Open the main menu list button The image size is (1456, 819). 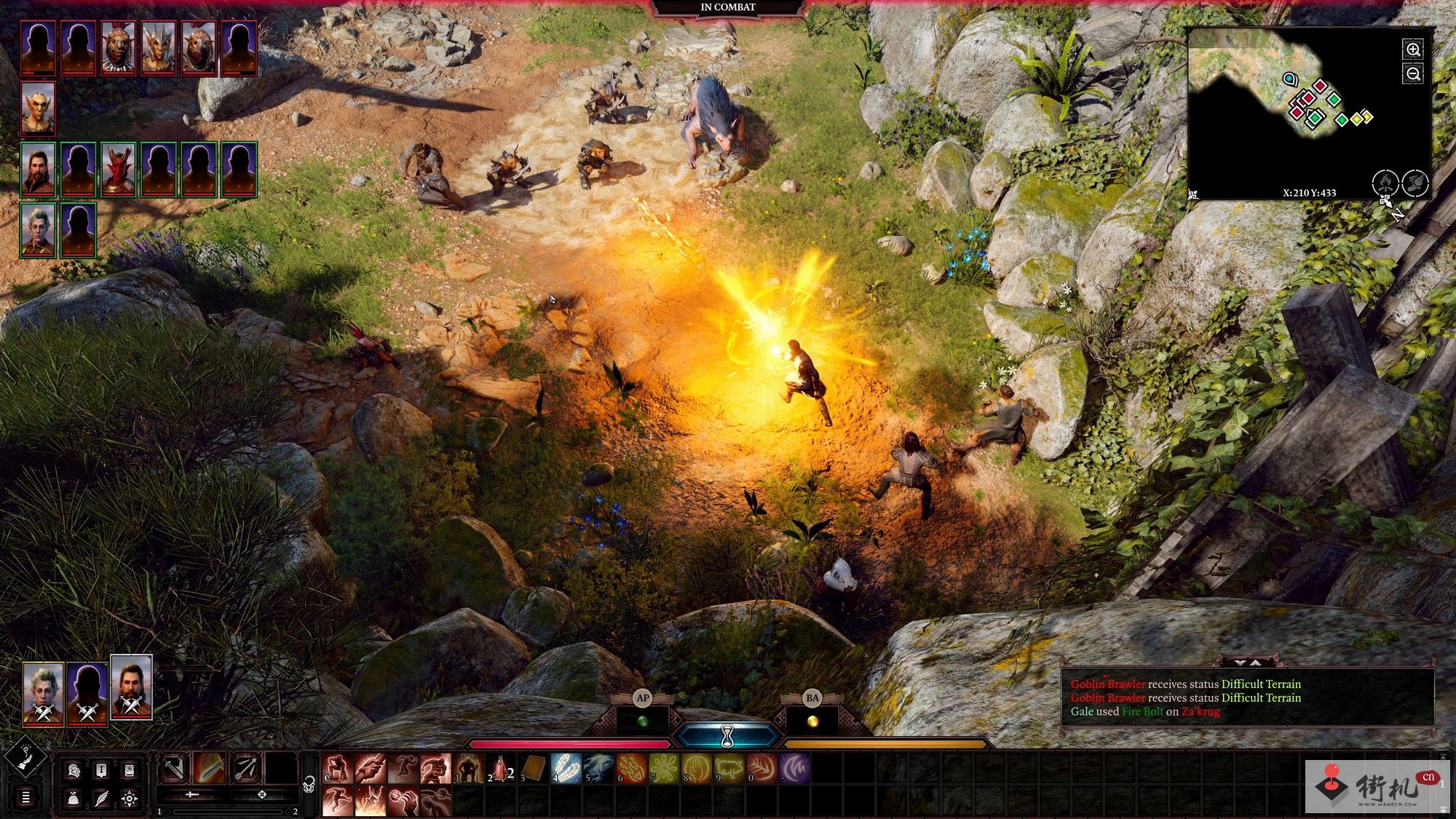coord(25,798)
